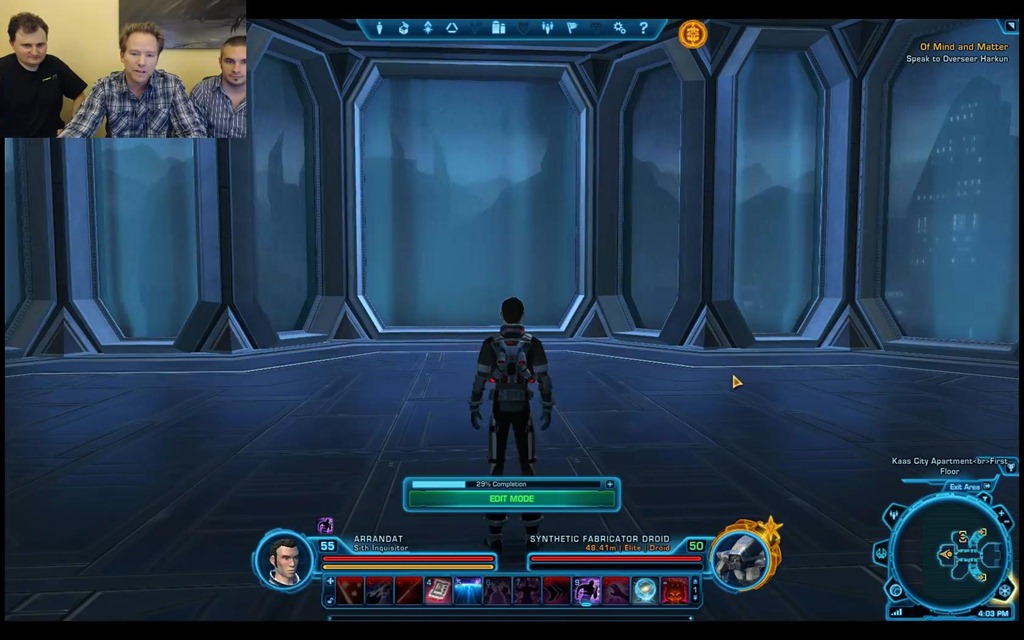This screenshot has height=640, width=1024.
Task: Use the red demon mask ability
Action: [674, 591]
